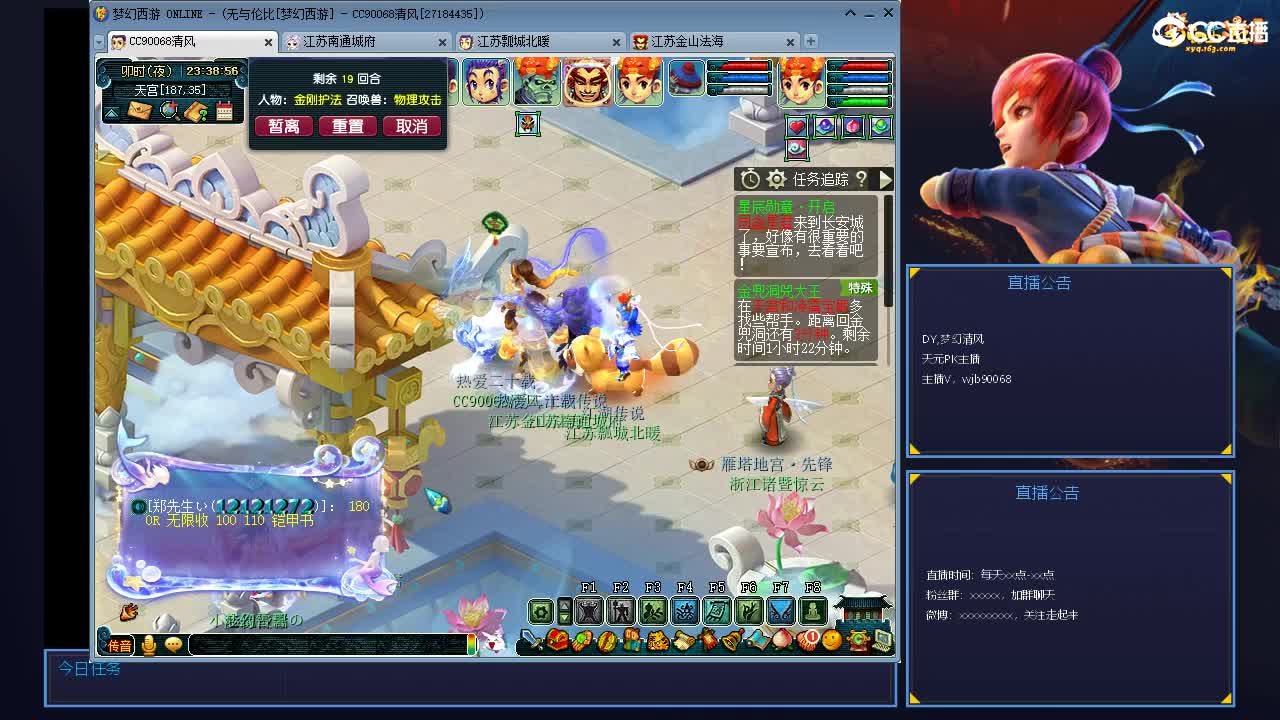Viewport: 1280px width, 720px height.
Task: Click the smiley face icon on the toolbar
Action: coord(830,640)
